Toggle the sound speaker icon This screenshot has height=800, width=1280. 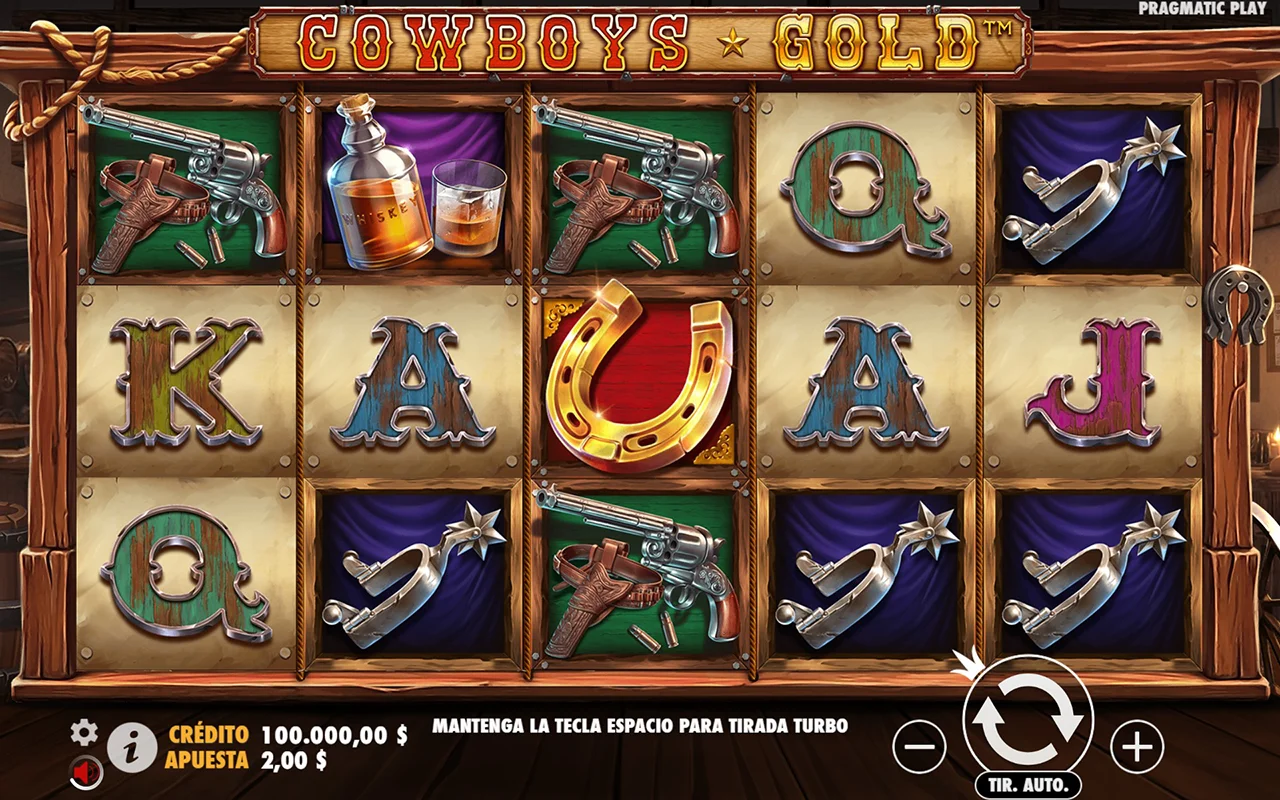(x=85, y=771)
